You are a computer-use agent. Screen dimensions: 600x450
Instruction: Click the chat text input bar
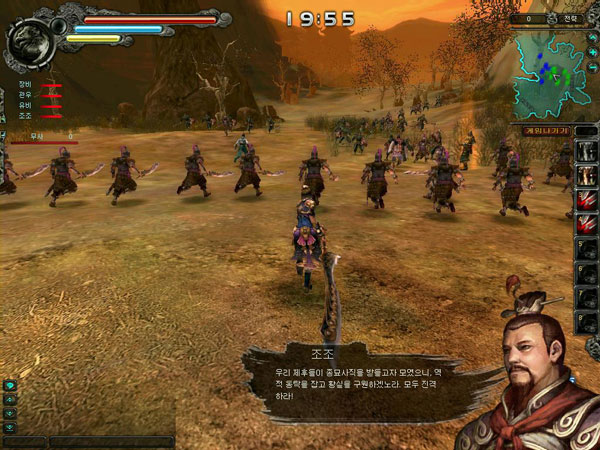[x=110, y=441]
